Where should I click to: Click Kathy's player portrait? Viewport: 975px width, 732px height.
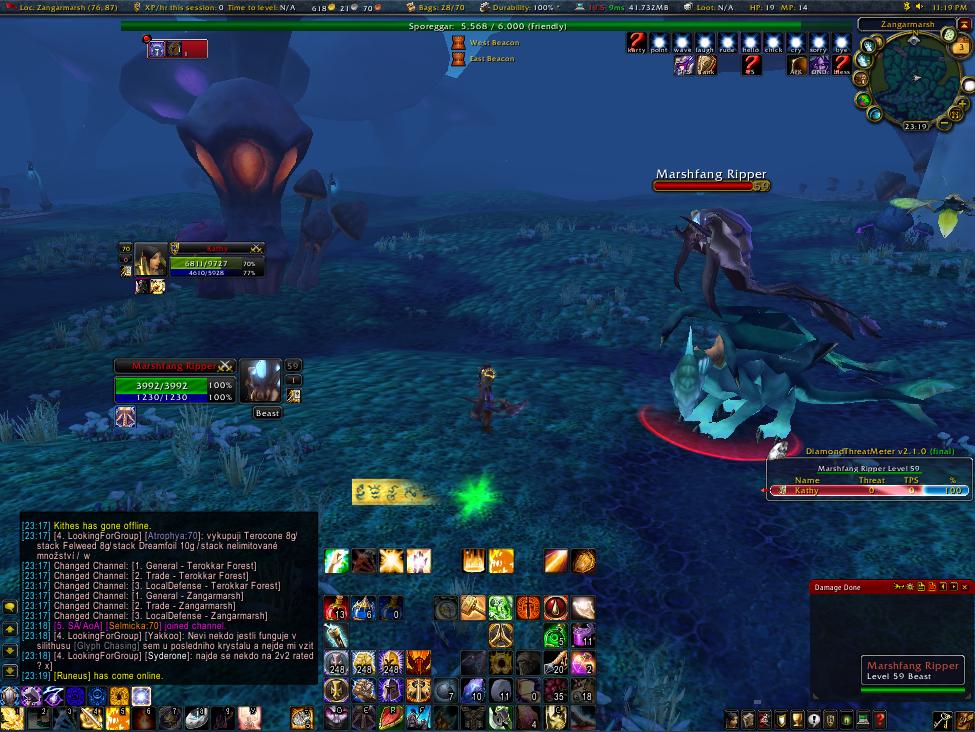(x=151, y=259)
